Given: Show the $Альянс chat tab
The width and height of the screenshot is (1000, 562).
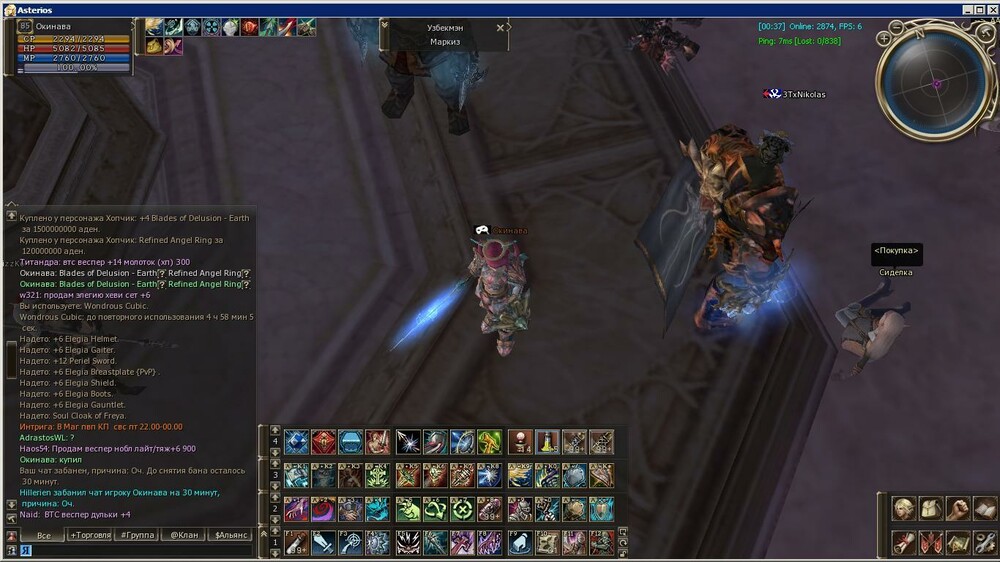Looking at the screenshot, I should [231, 535].
